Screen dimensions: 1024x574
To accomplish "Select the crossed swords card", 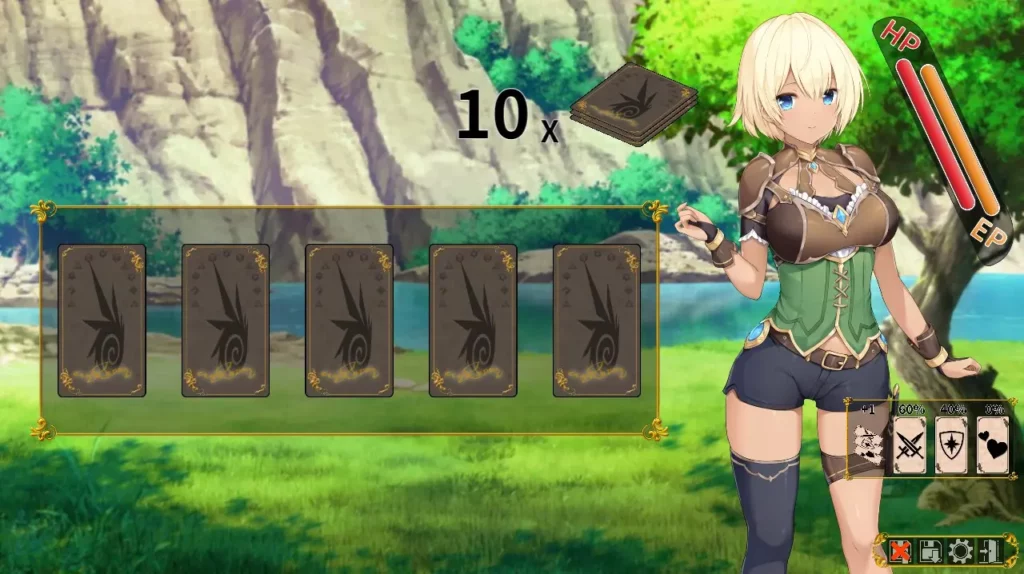I will [x=909, y=445].
